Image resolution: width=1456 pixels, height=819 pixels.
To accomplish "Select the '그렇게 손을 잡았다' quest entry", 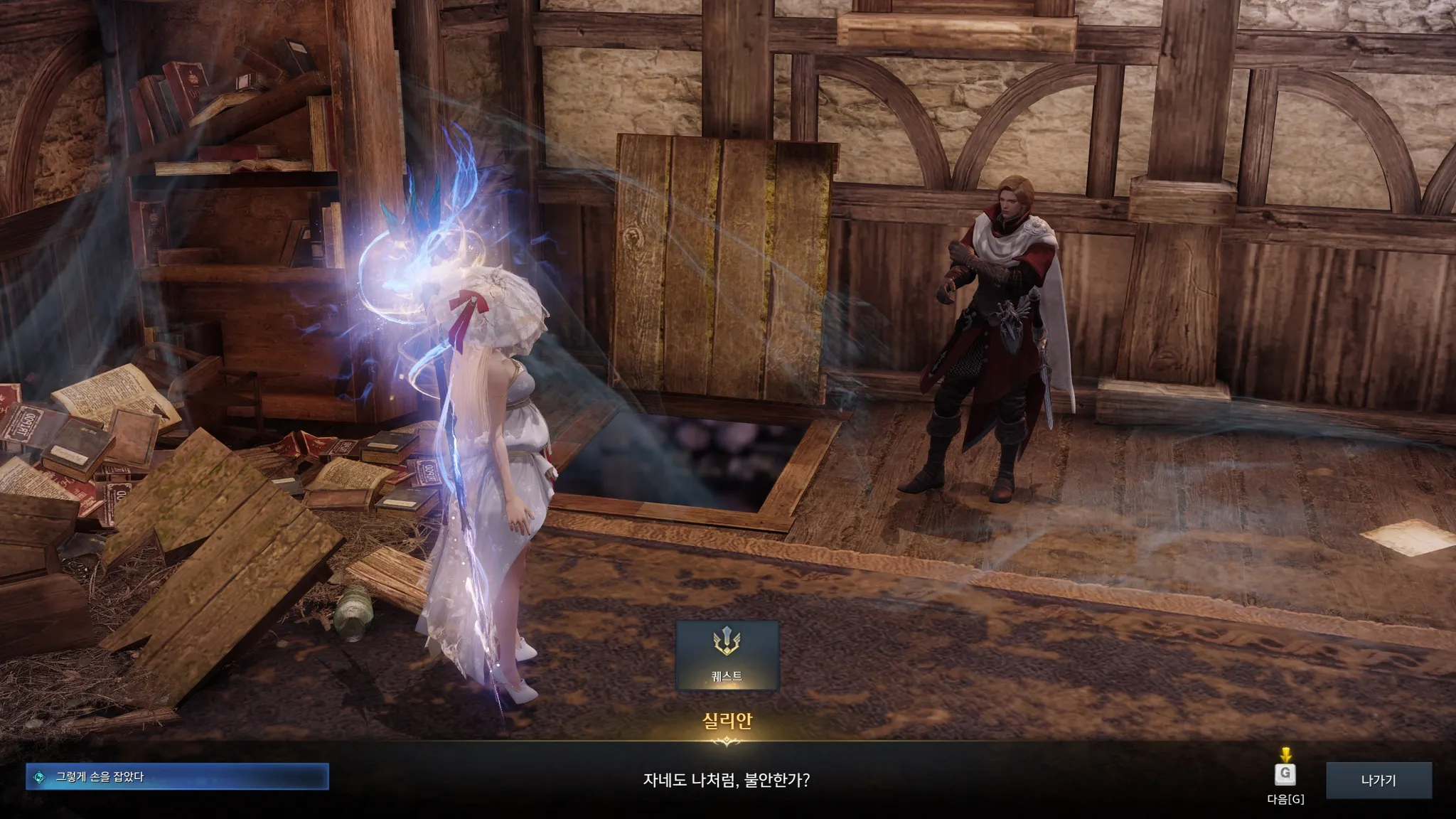I will coord(177,777).
